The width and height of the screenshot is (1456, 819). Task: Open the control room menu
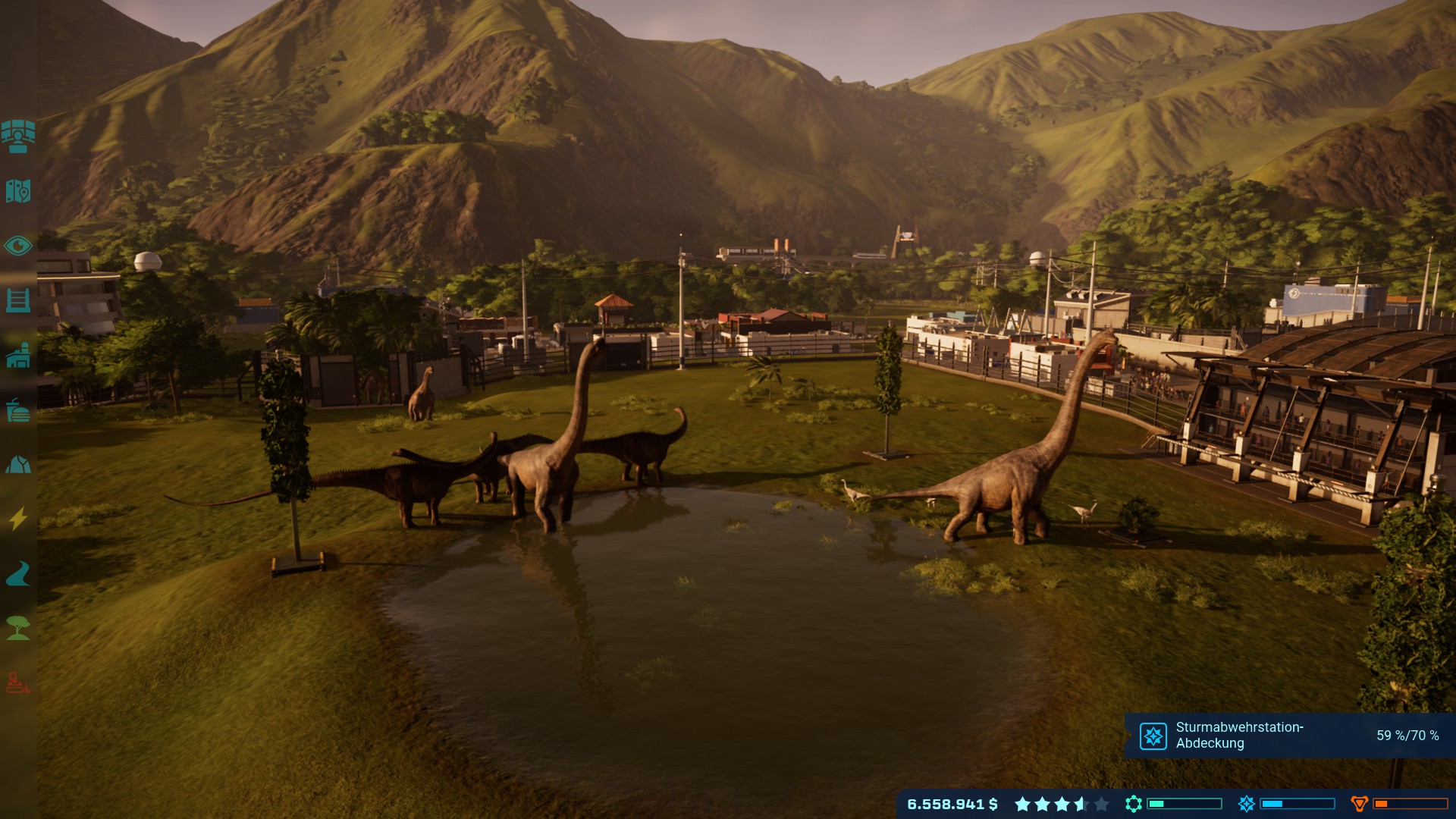point(18,136)
